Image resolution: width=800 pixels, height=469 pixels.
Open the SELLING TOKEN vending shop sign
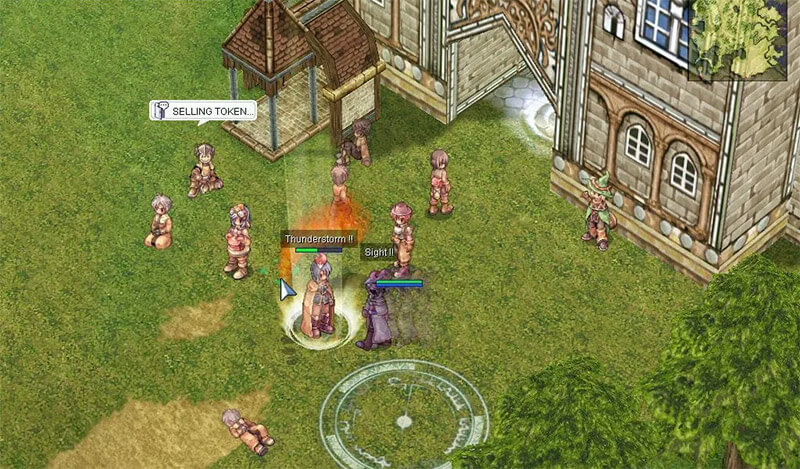click(x=203, y=111)
